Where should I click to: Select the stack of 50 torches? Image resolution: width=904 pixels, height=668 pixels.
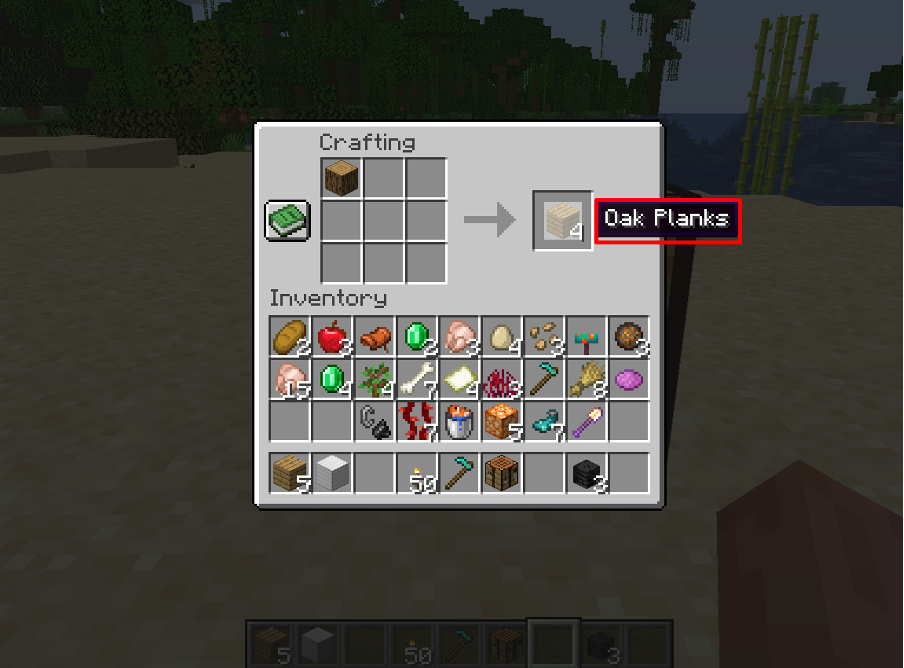click(416, 474)
